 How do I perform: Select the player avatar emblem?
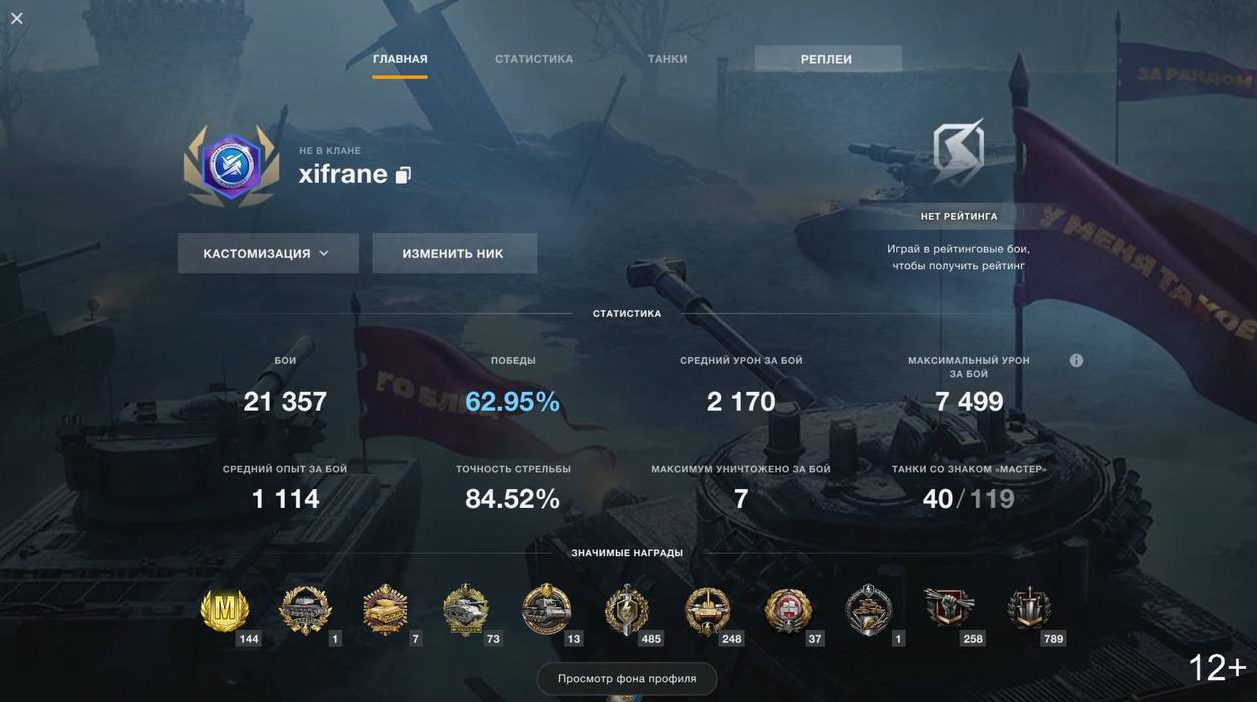pyautogui.click(x=231, y=165)
